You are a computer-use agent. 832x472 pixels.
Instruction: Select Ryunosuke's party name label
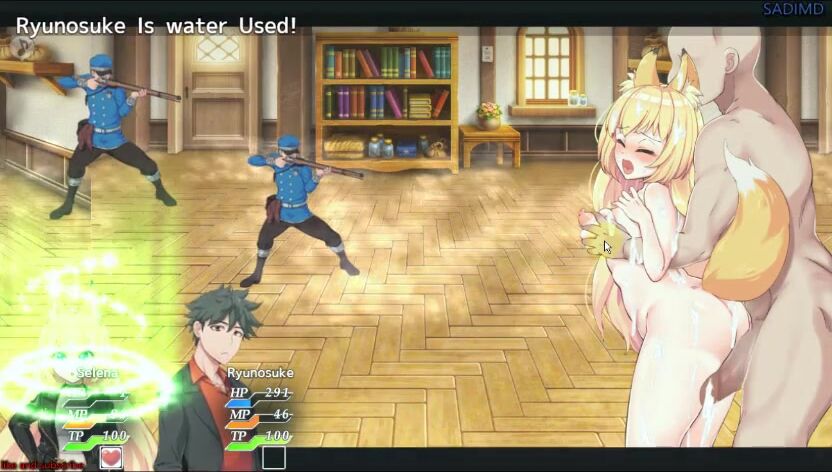coord(260,373)
